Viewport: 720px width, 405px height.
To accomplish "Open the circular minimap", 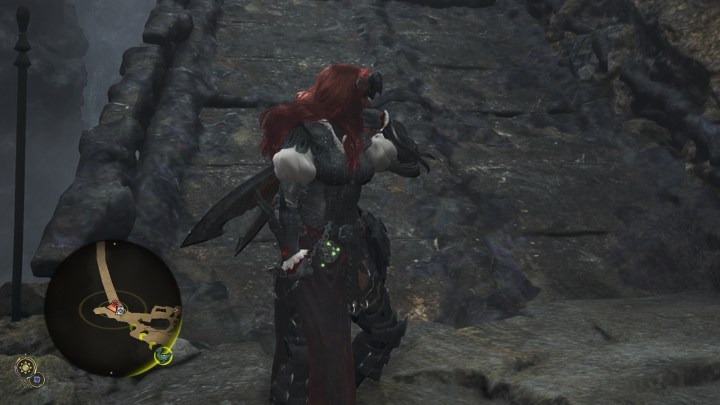I will click(x=112, y=308).
